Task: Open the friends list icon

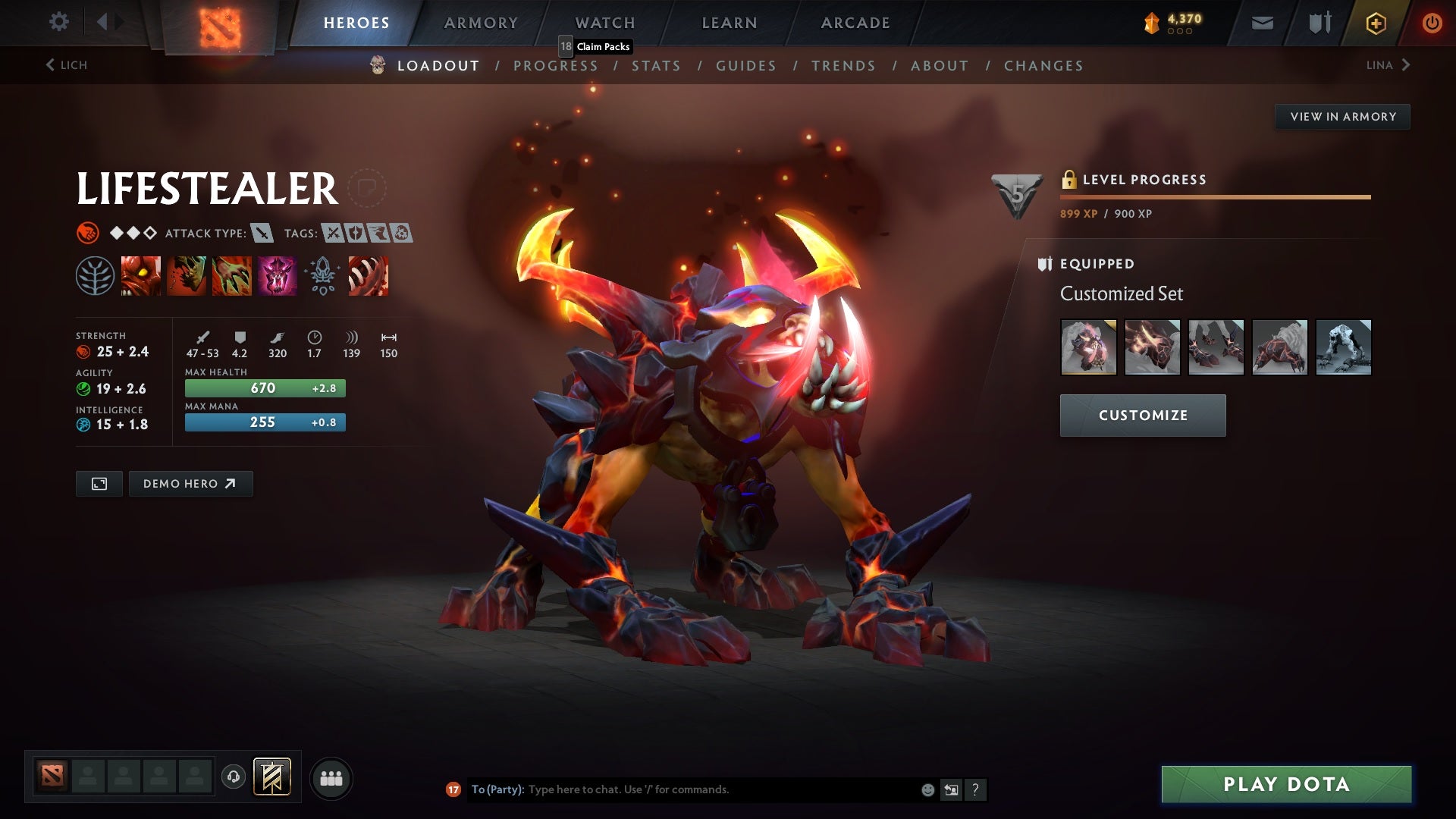Action: (x=331, y=777)
